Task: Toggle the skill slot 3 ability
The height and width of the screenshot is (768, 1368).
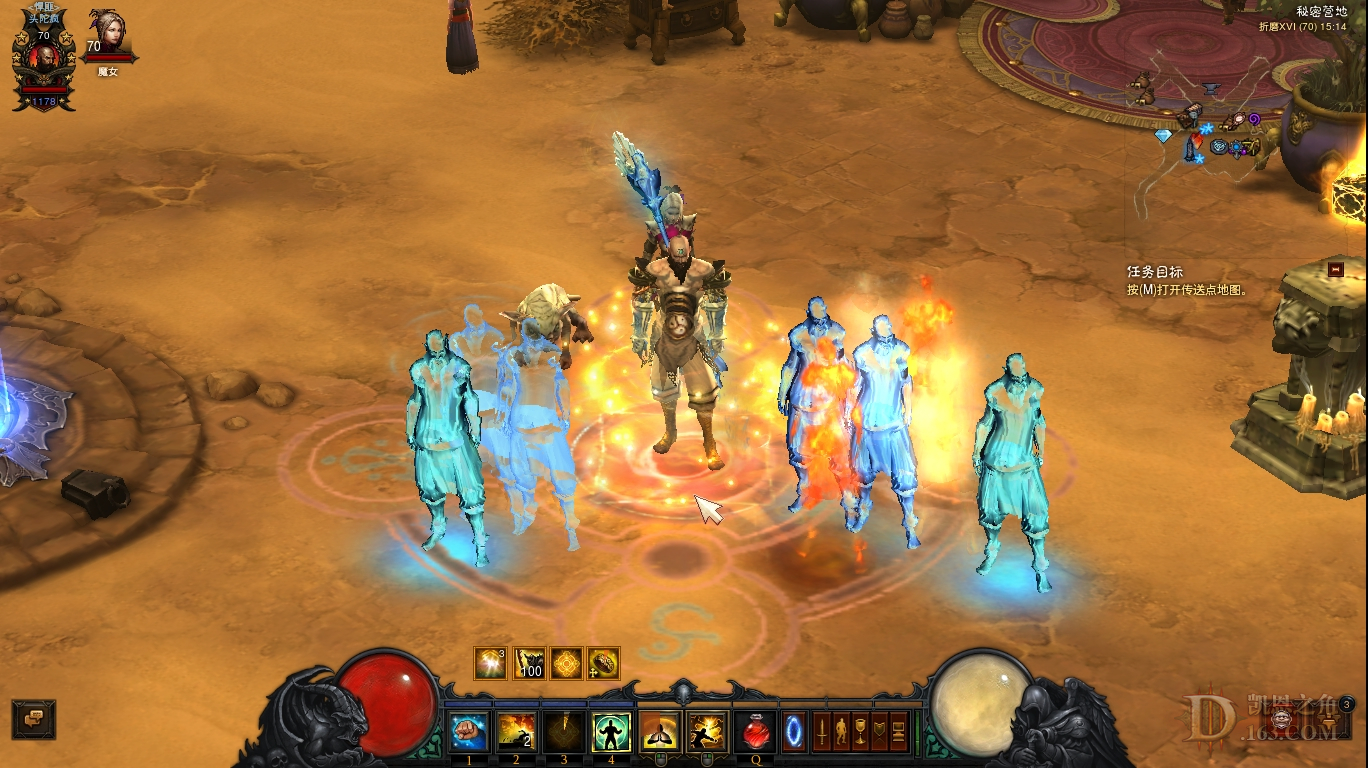Action: (x=564, y=731)
